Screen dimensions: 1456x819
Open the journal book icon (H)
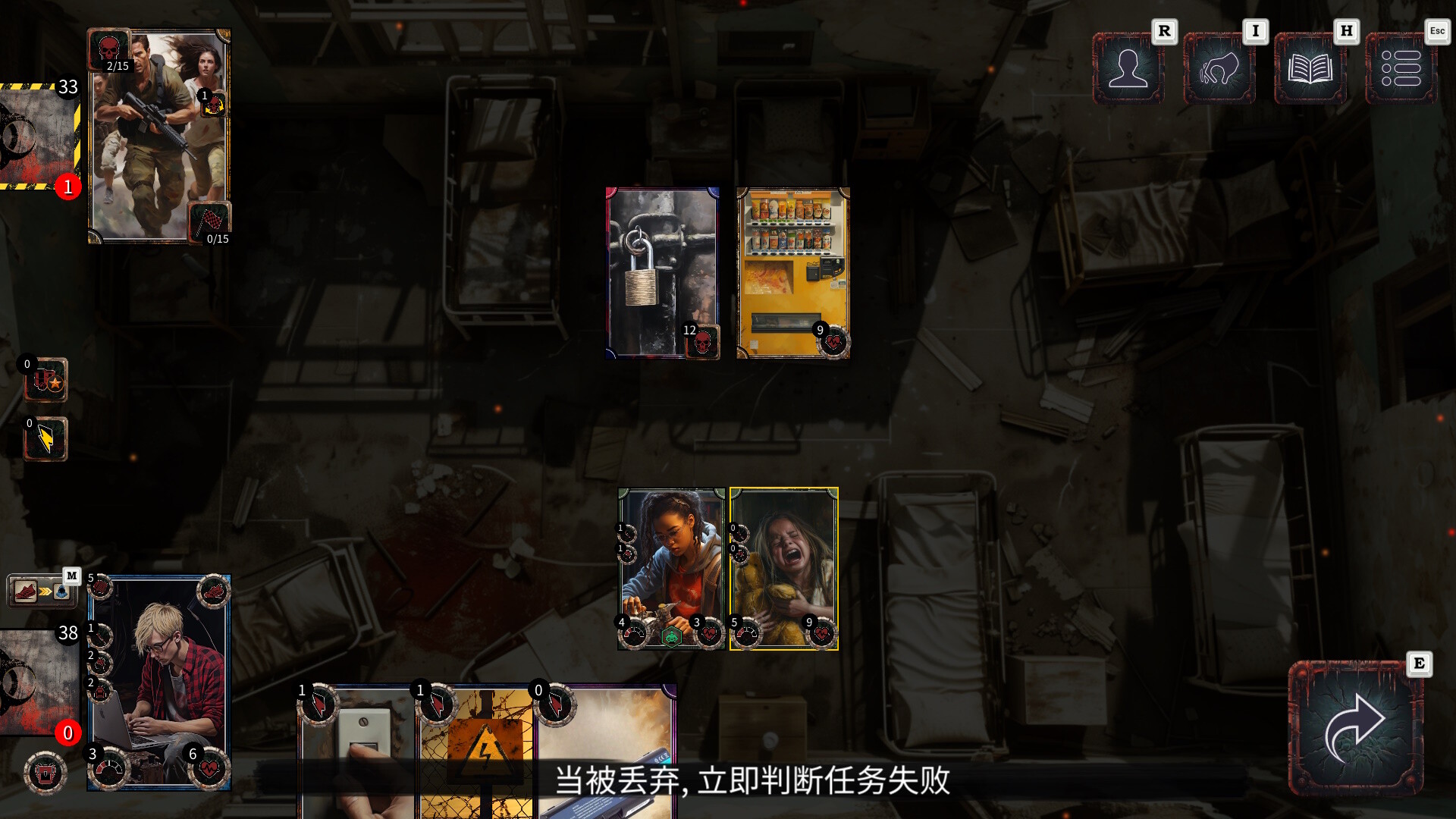1310,70
